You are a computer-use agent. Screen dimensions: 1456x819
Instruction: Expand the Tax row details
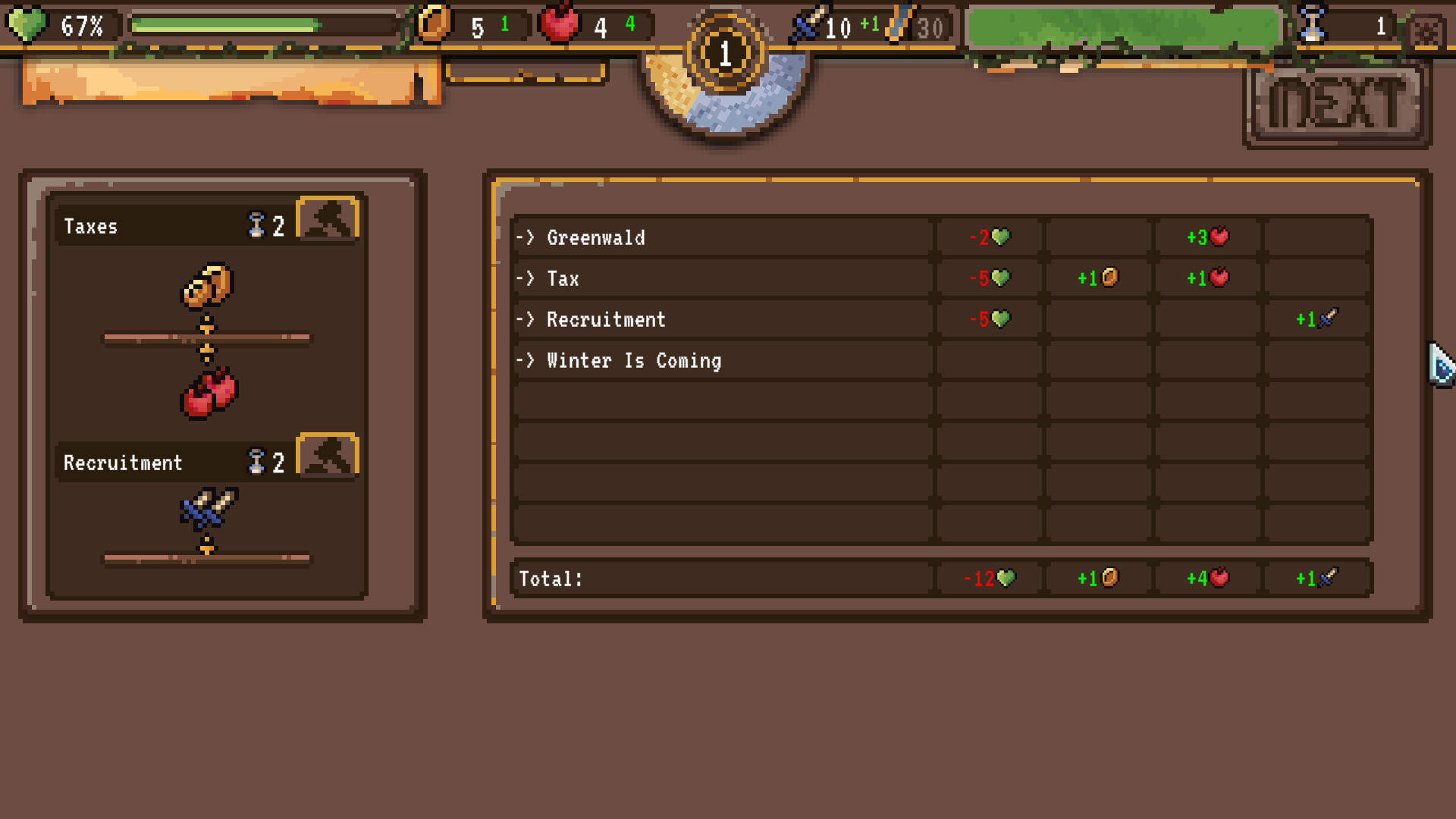(x=563, y=278)
